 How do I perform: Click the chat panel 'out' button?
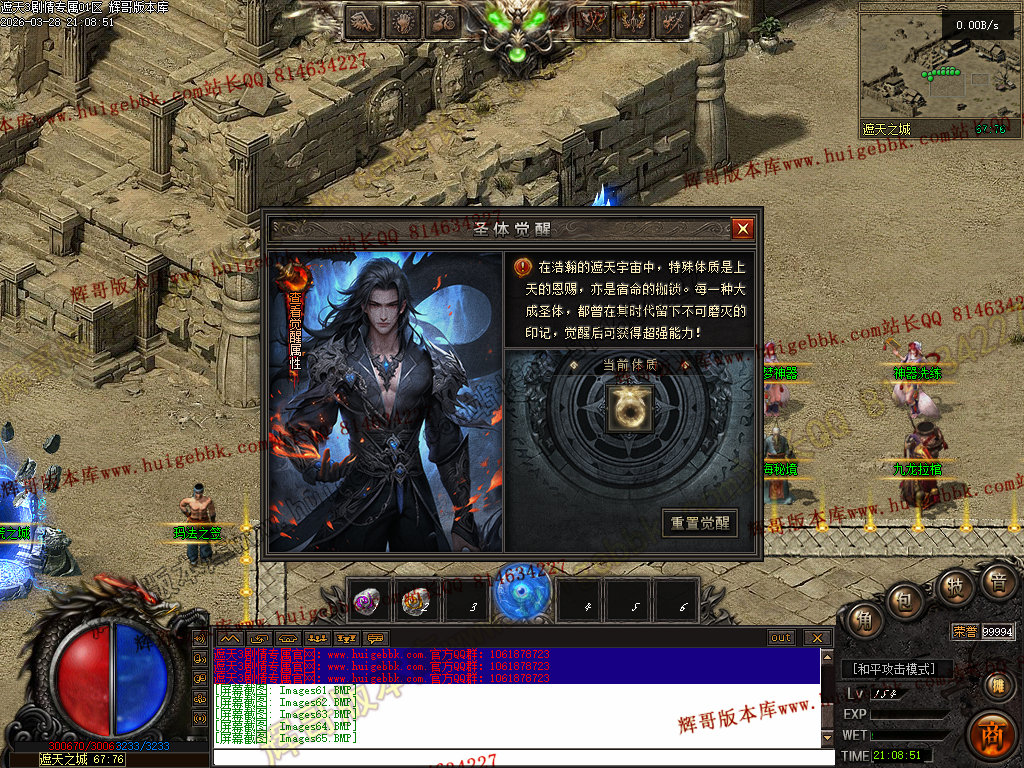pos(781,638)
